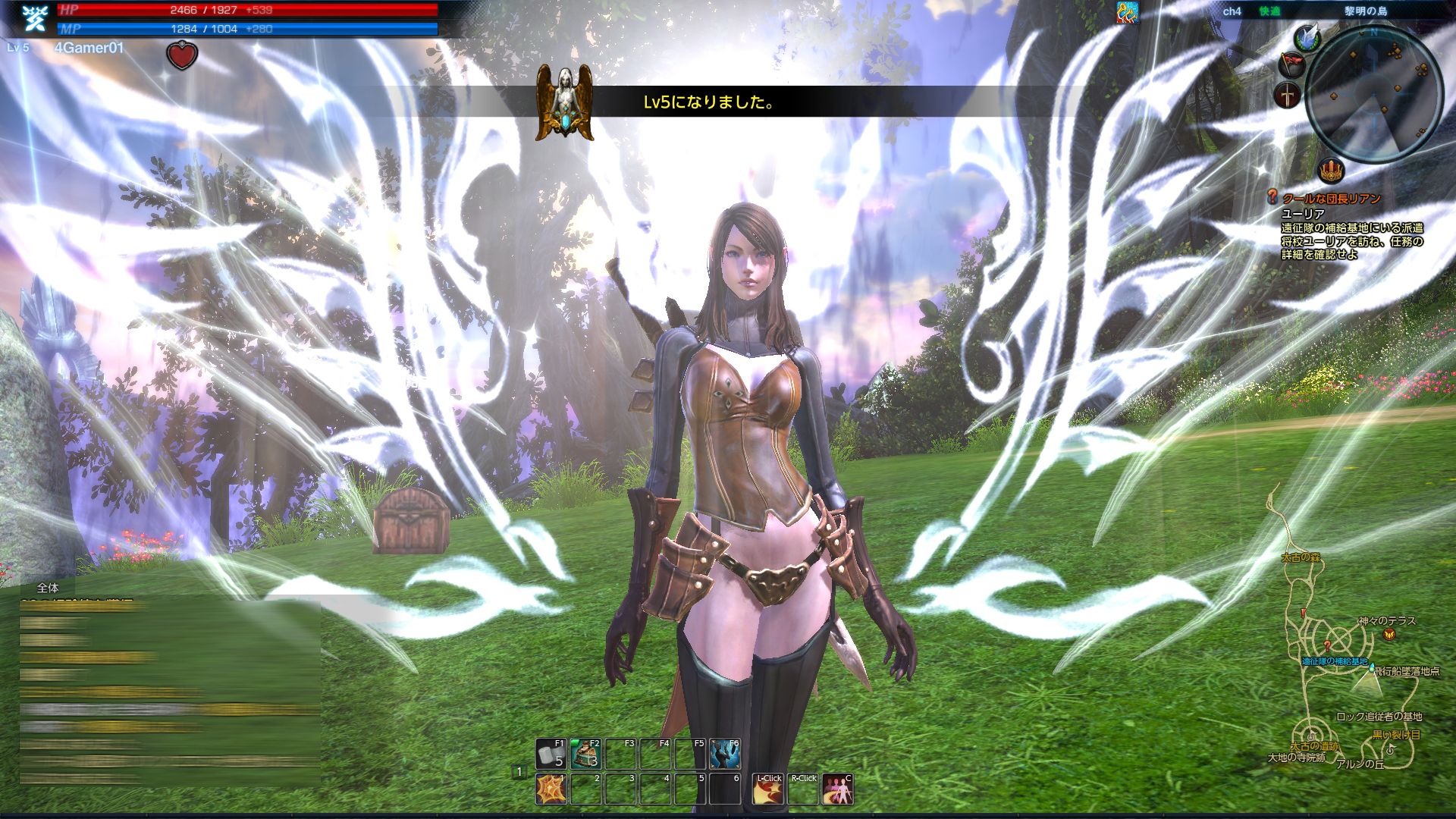
Task: Click the red heart icon near player name
Action: pos(182,55)
